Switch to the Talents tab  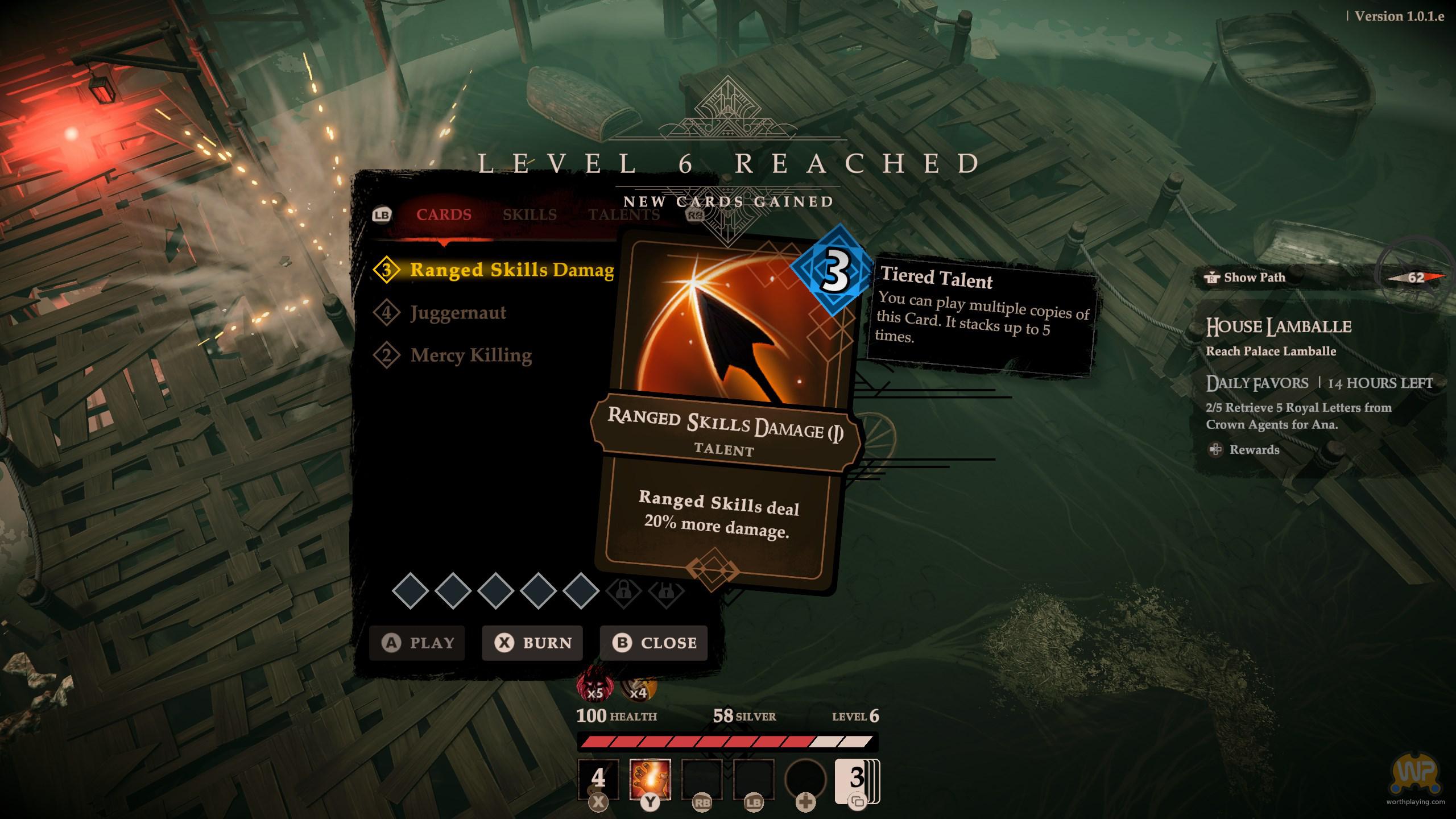pyautogui.click(x=624, y=215)
